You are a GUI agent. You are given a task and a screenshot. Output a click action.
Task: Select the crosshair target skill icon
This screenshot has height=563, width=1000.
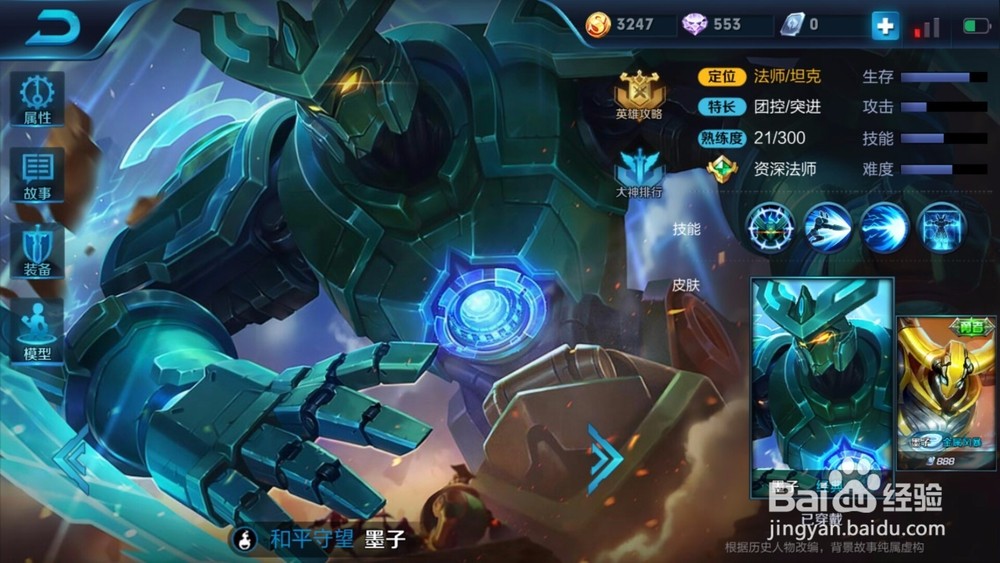[771, 227]
